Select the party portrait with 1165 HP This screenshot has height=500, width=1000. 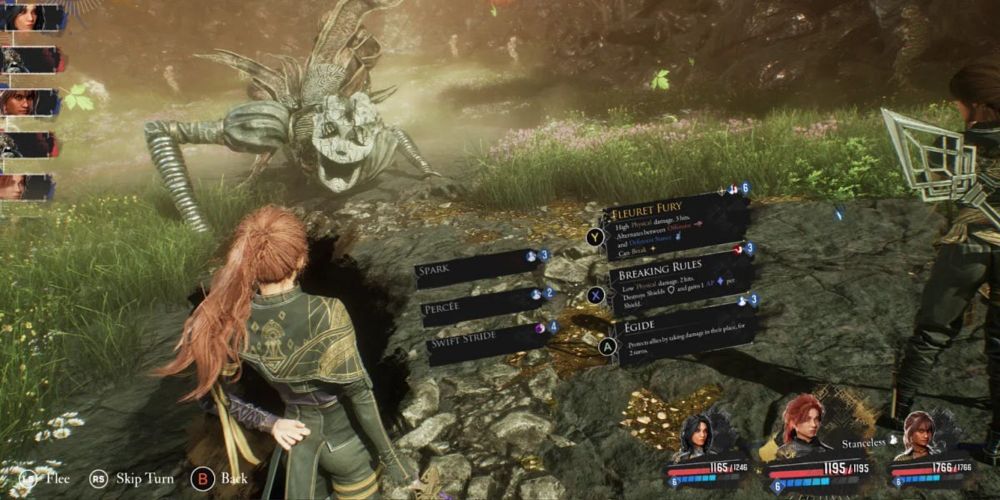click(x=697, y=438)
